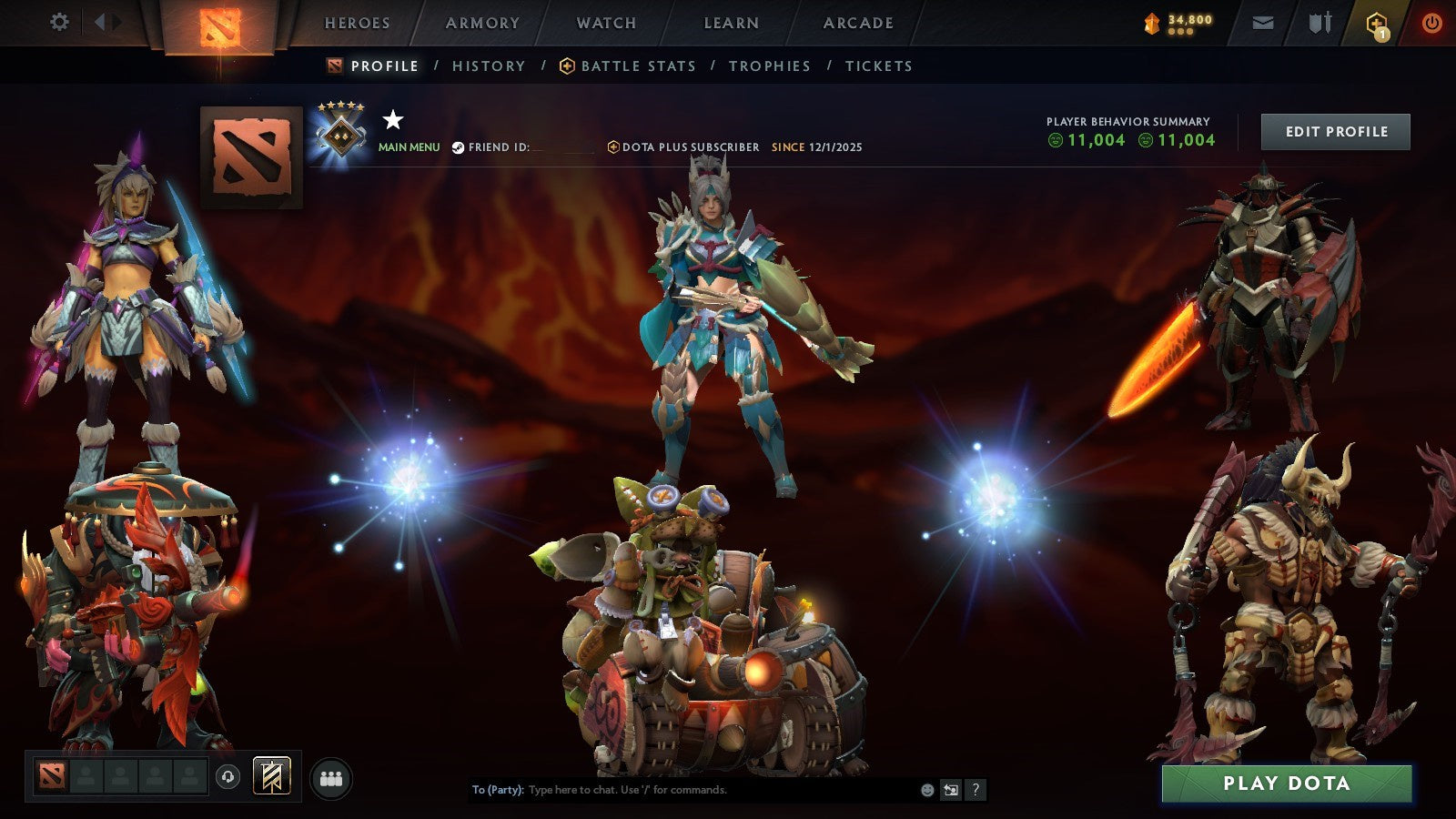Open the settings gear menu

(59, 20)
